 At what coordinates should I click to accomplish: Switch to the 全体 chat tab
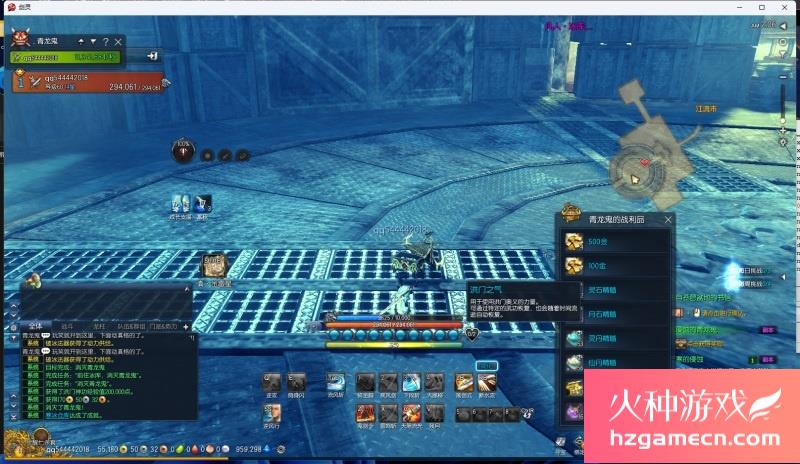[x=33, y=326]
